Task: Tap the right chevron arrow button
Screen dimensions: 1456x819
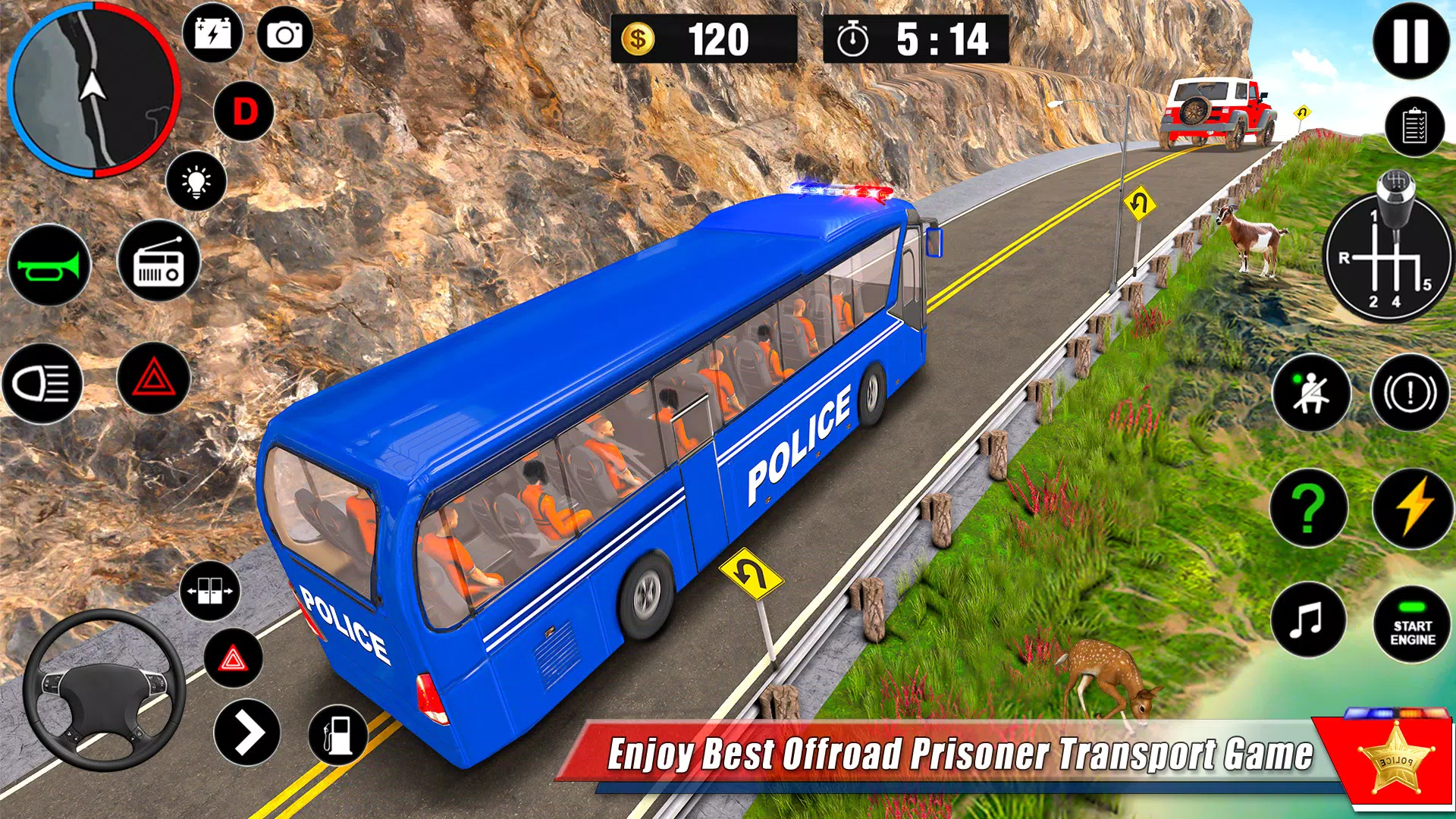Action: tap(247, 733)
